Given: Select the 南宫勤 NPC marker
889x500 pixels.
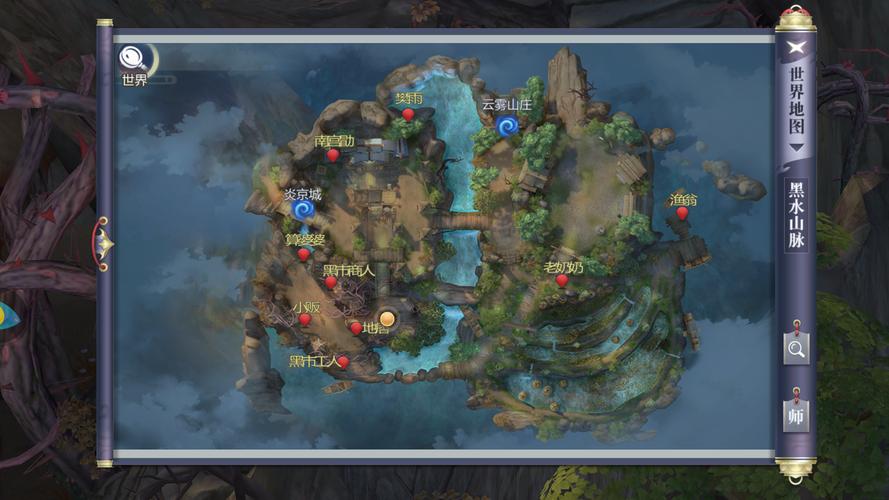Looking at the screenshot, I should (333, 155).
